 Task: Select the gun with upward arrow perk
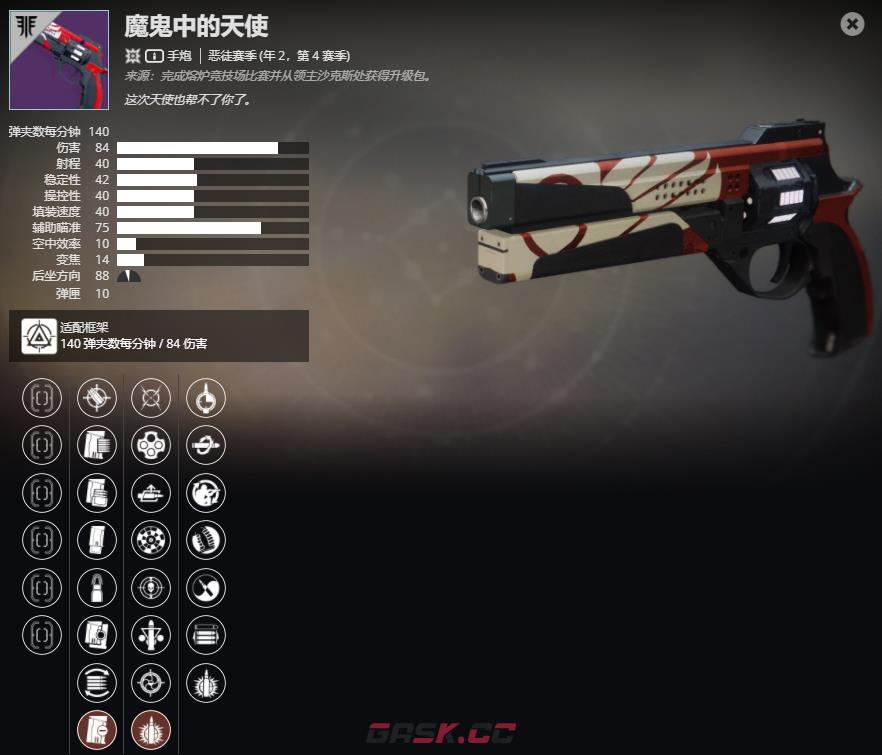[151, 492]
